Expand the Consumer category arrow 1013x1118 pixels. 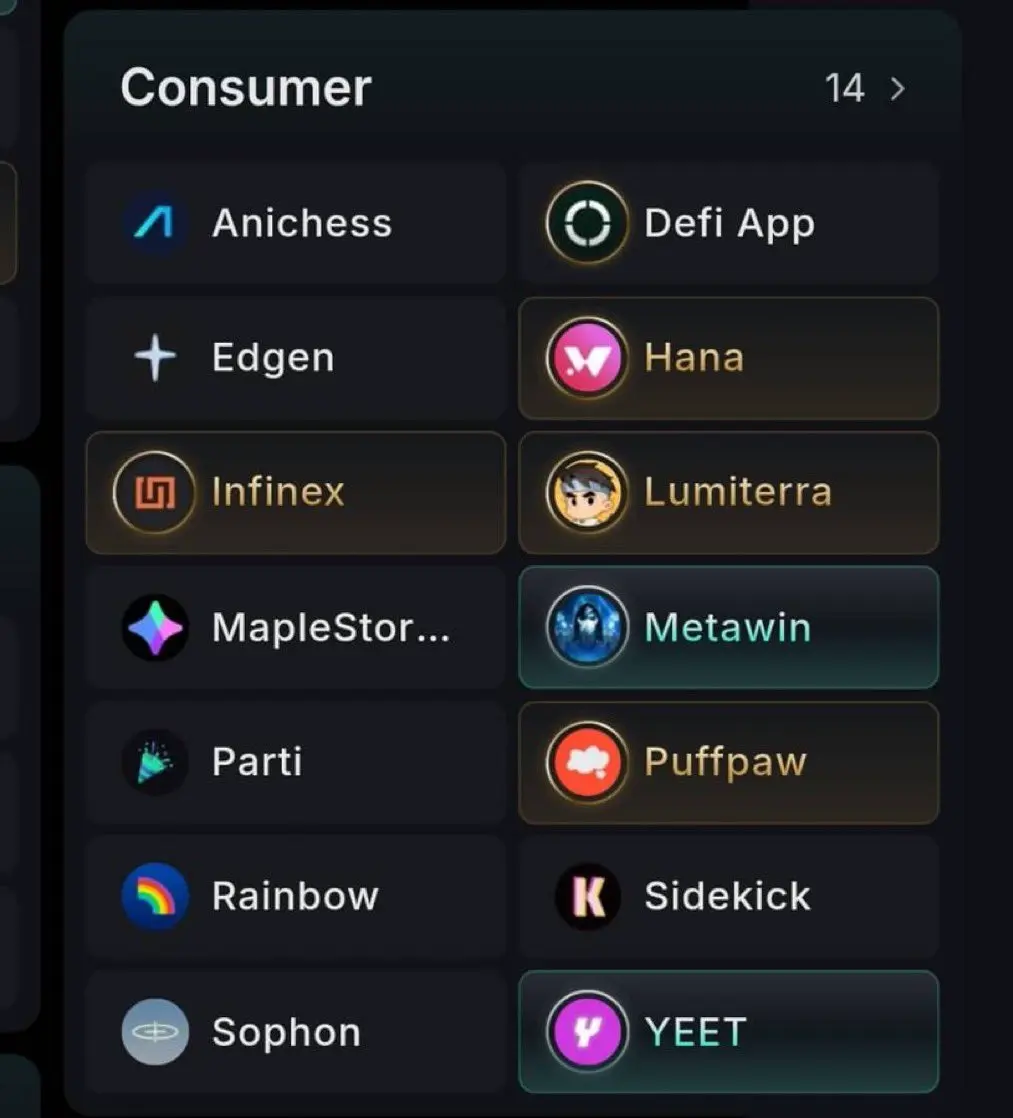tap(896, 89)
